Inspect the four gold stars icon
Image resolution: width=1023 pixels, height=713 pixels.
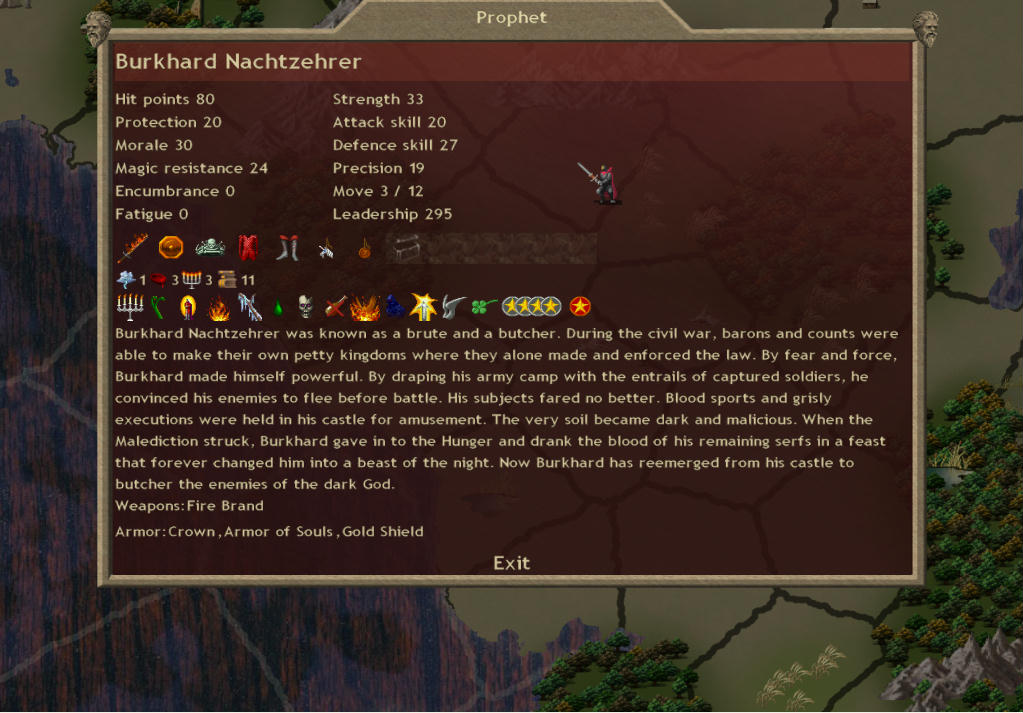point(530,307)
